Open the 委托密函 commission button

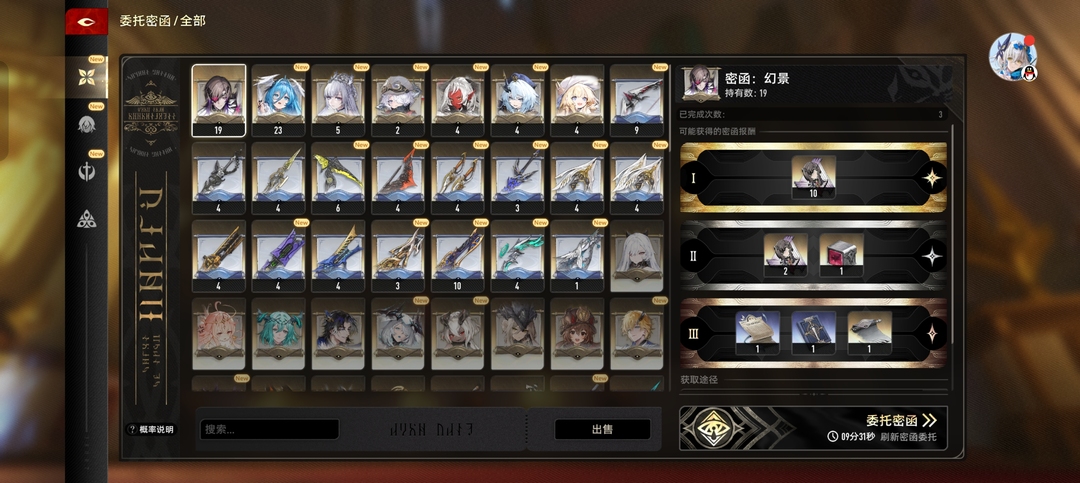(x=900, y=421)
